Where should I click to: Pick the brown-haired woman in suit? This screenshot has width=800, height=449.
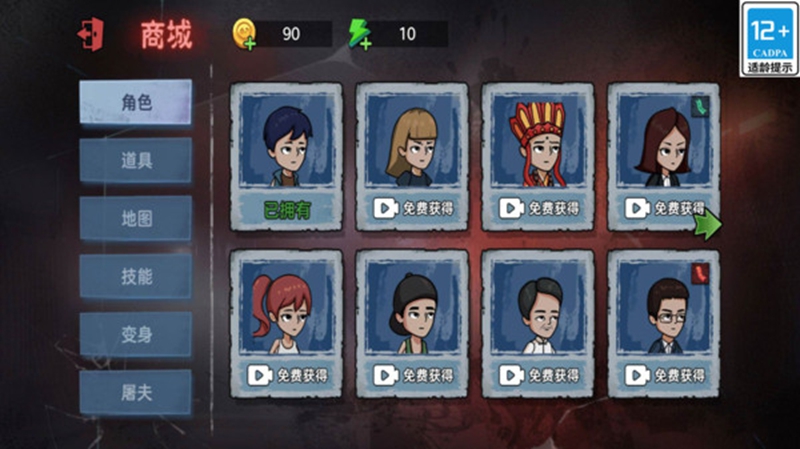pos(663,152)
